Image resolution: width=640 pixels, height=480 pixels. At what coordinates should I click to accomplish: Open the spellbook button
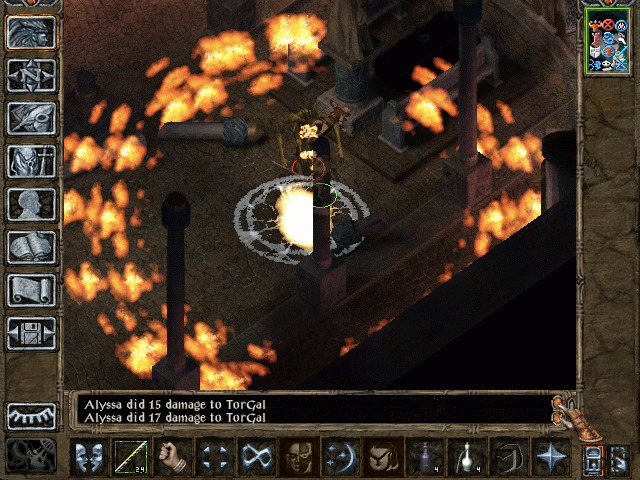pos(32,246)
